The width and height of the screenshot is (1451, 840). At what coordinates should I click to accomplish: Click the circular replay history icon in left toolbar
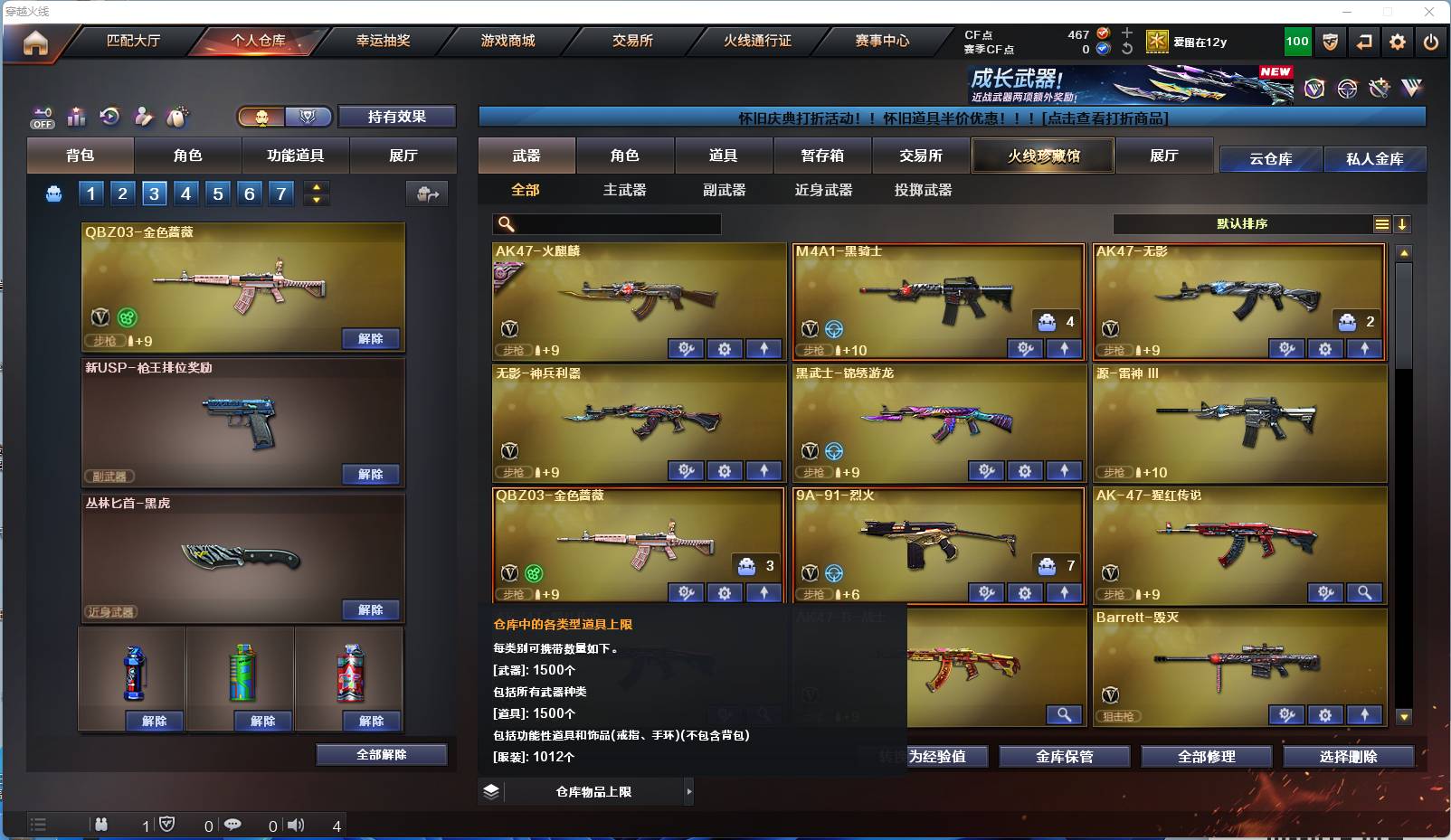pos(109,117)
